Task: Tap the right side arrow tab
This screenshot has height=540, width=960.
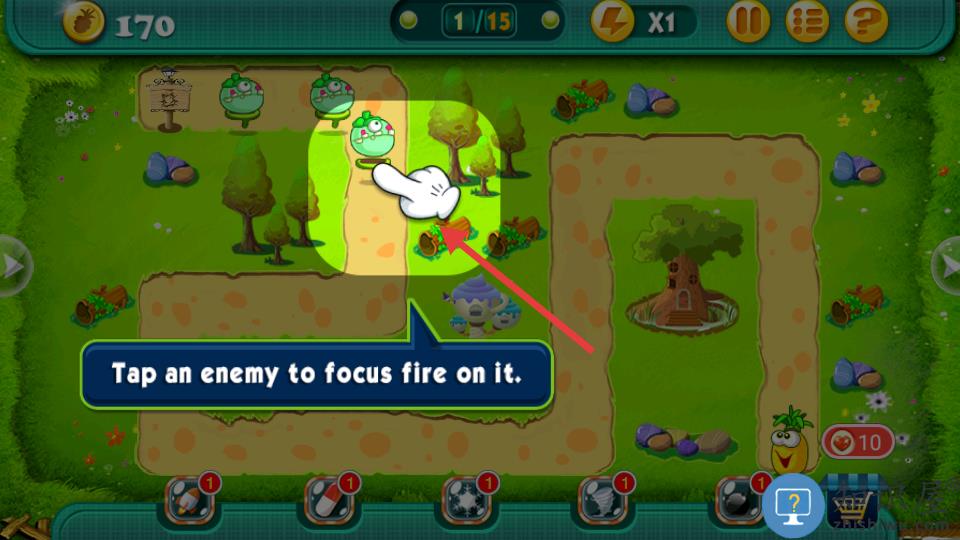Action: click(947, 266)
